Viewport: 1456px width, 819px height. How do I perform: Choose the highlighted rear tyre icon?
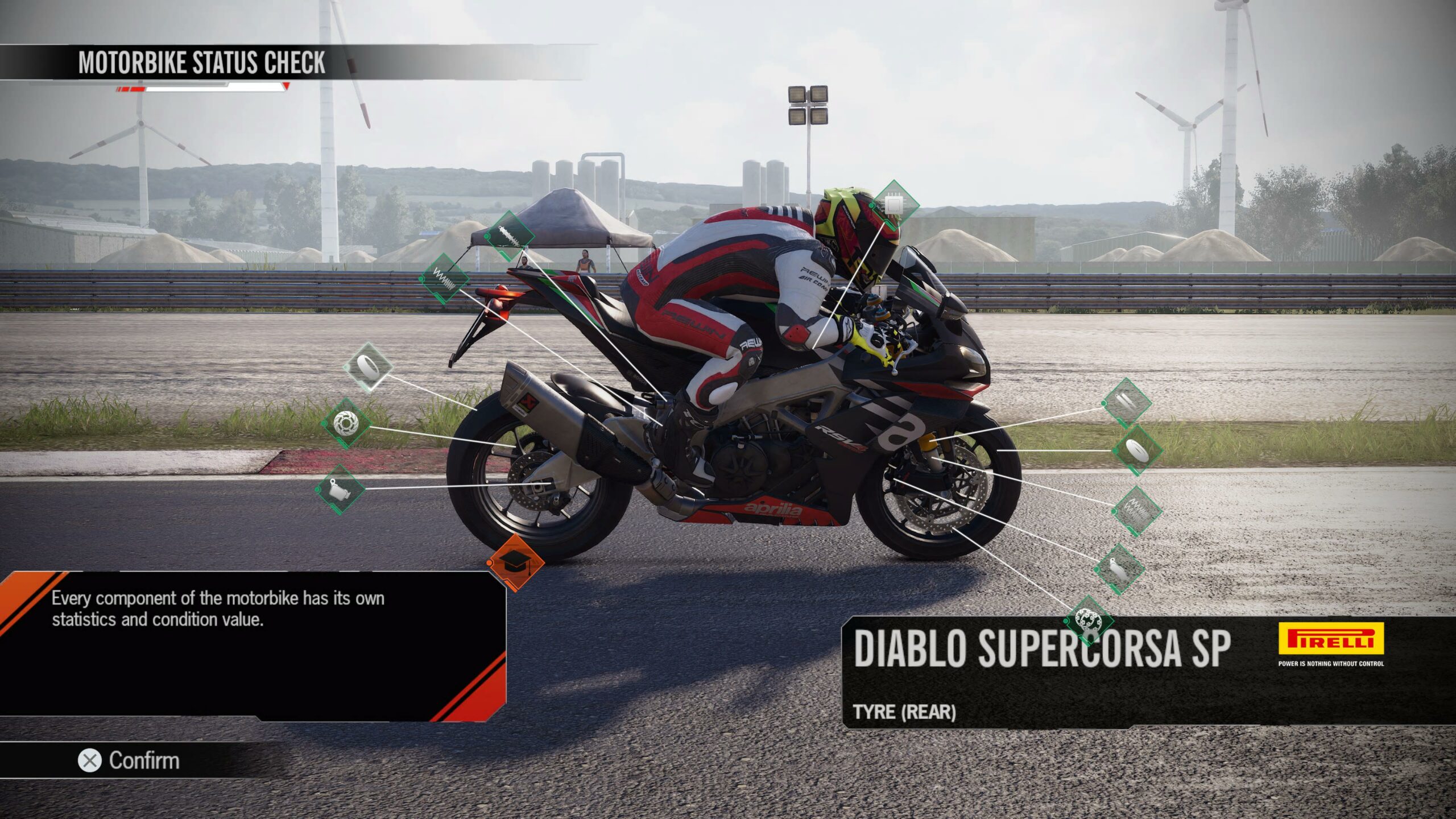tap(368, 366)
